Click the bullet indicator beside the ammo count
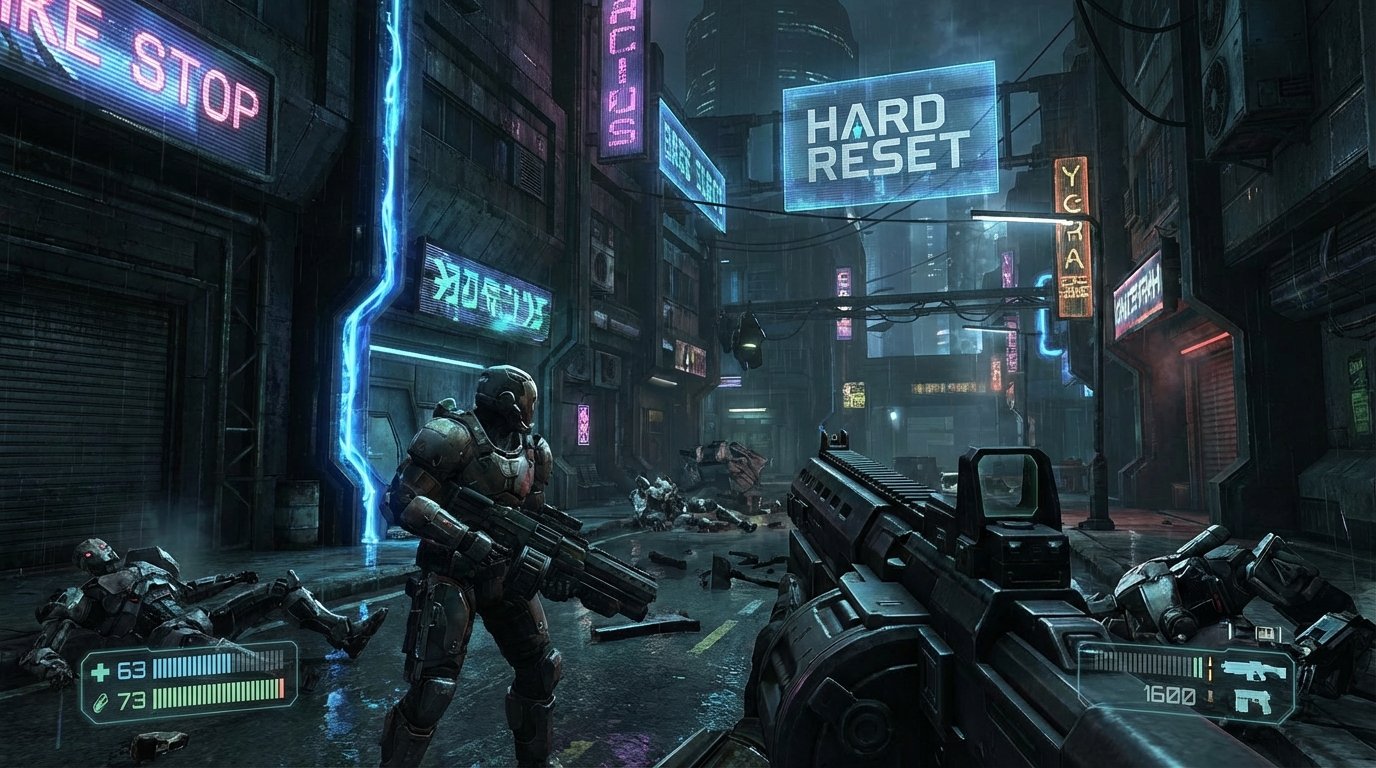The image size is (1376, 768). click(1210, 668)
